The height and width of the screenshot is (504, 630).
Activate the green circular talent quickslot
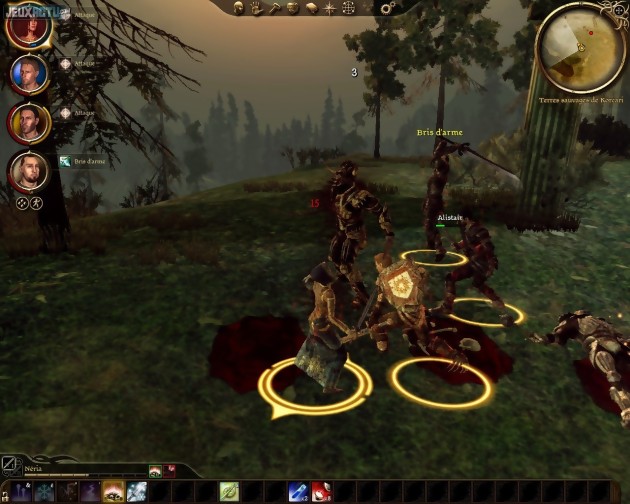pyautogui.click(x=229, y=491)
